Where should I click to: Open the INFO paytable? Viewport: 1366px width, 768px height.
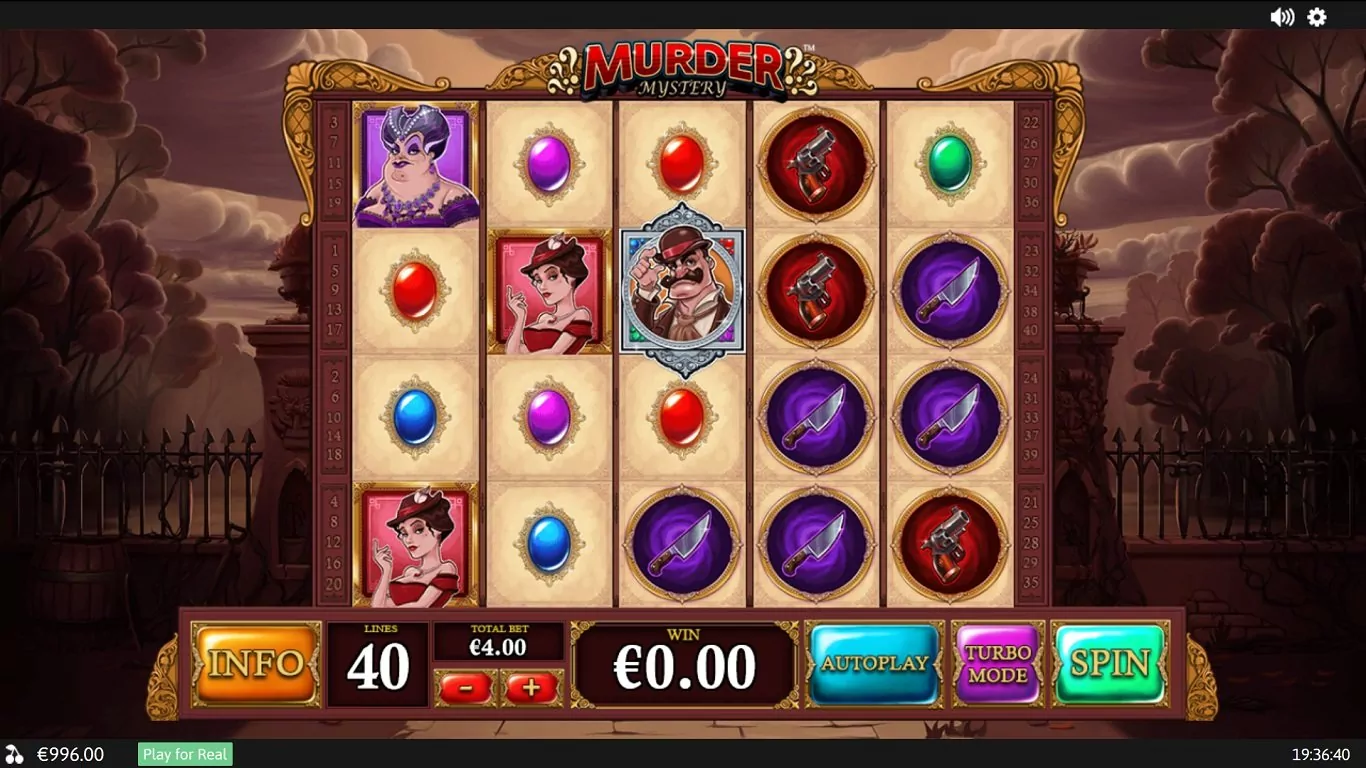[256, 663]
